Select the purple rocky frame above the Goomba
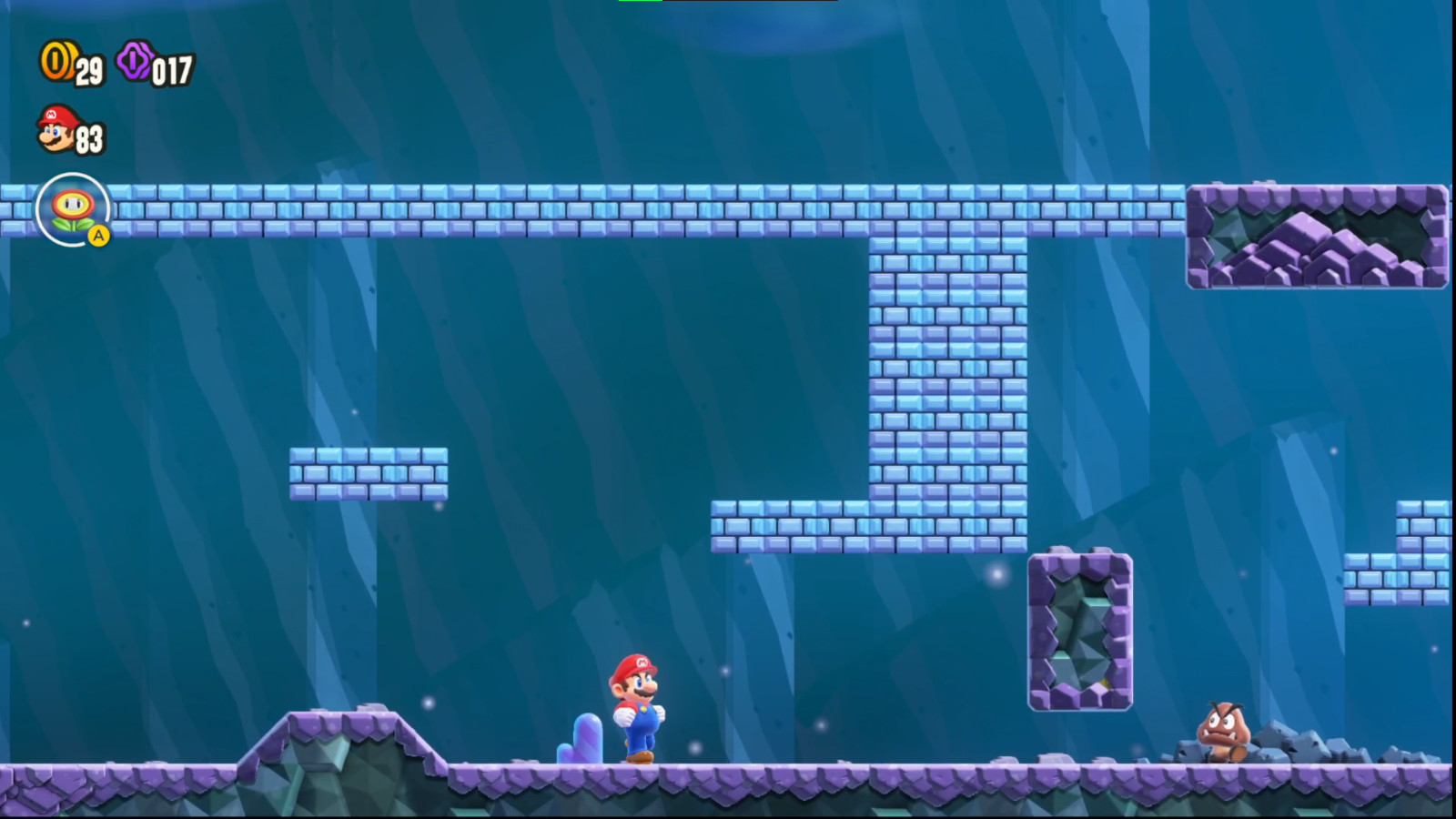This screenshot has height=819, width=1456. tap(1081, 628)
